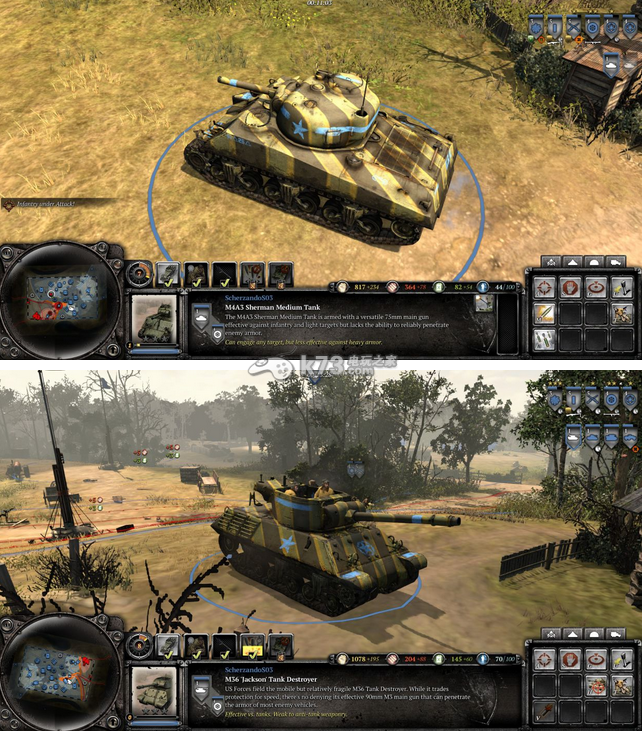This screenshot has height=731, width=642.
Task: Click the M4A3 Sherman tank in the selection circle
Action: tap(322, 155)
